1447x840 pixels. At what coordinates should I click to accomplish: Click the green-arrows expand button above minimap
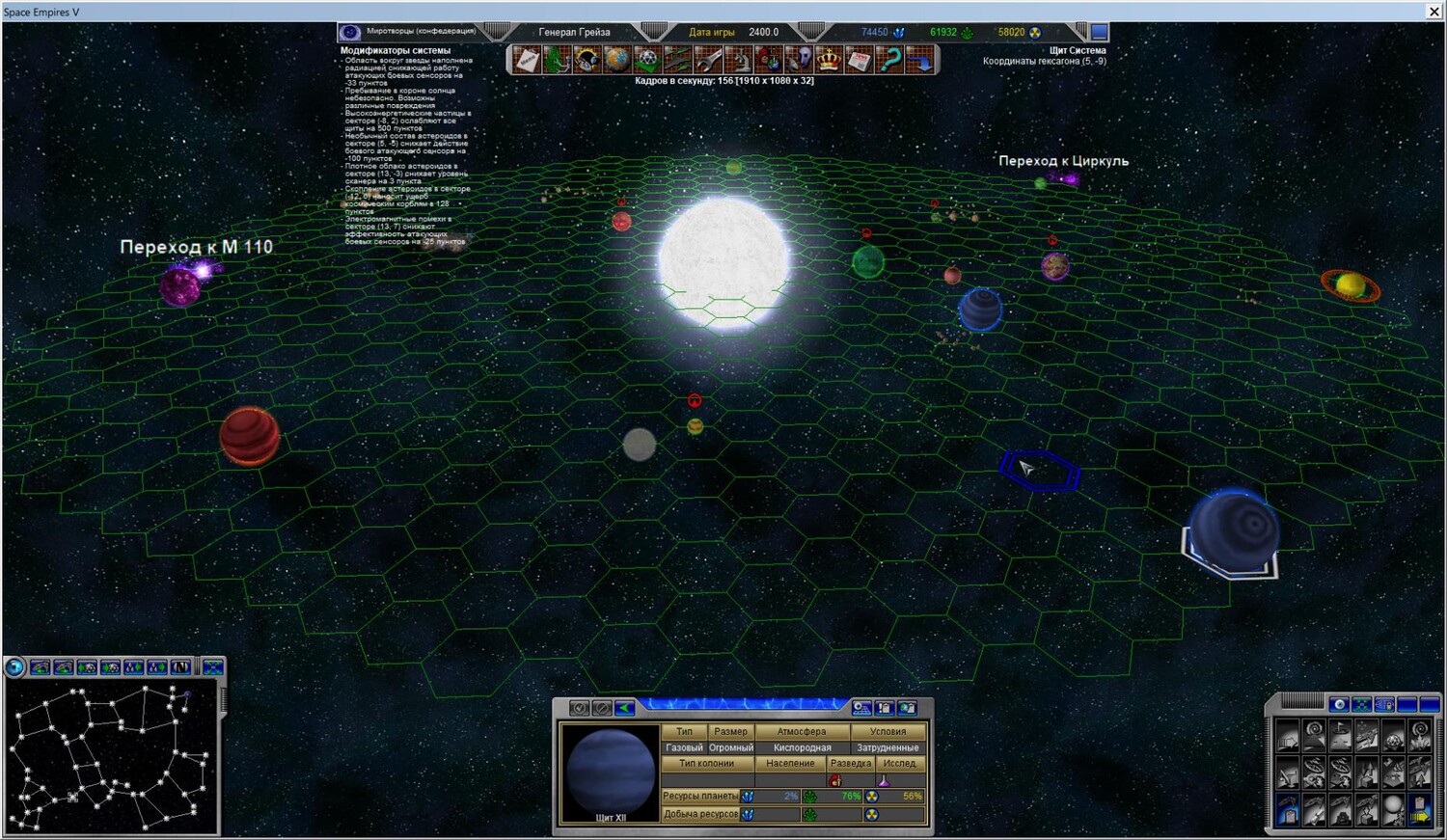212,667
